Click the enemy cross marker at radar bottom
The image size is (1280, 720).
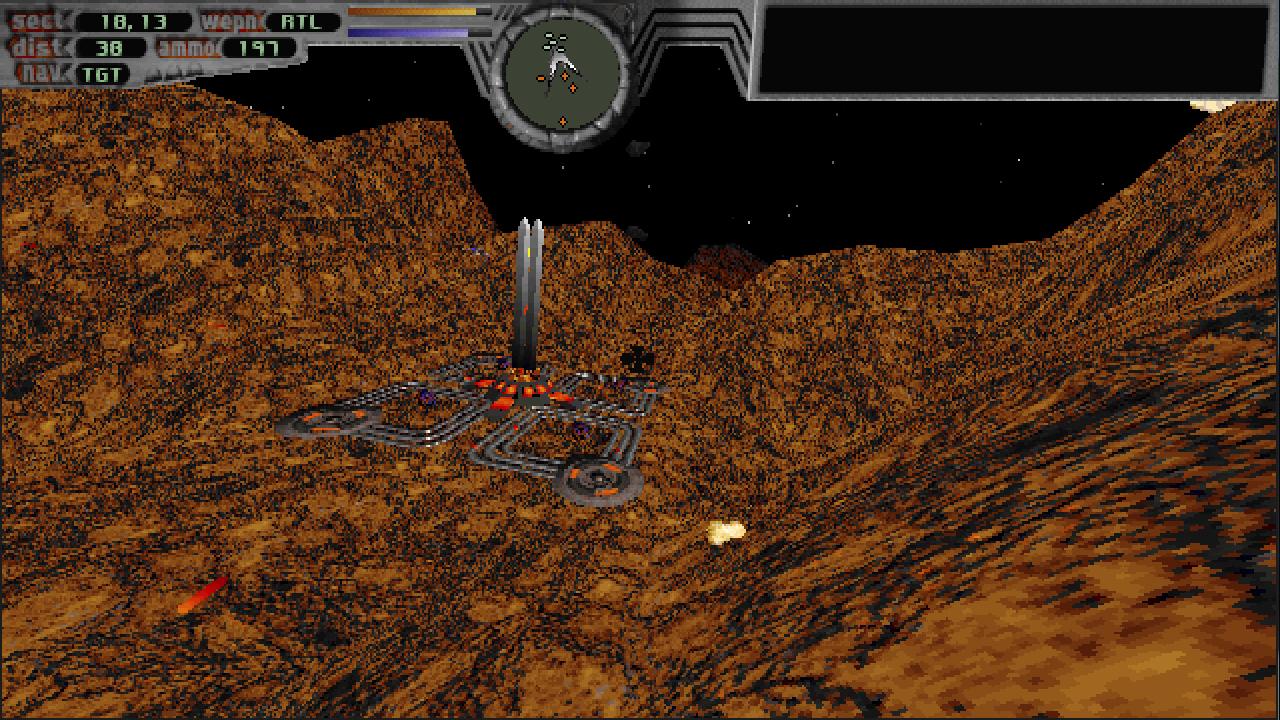point(563,120)
